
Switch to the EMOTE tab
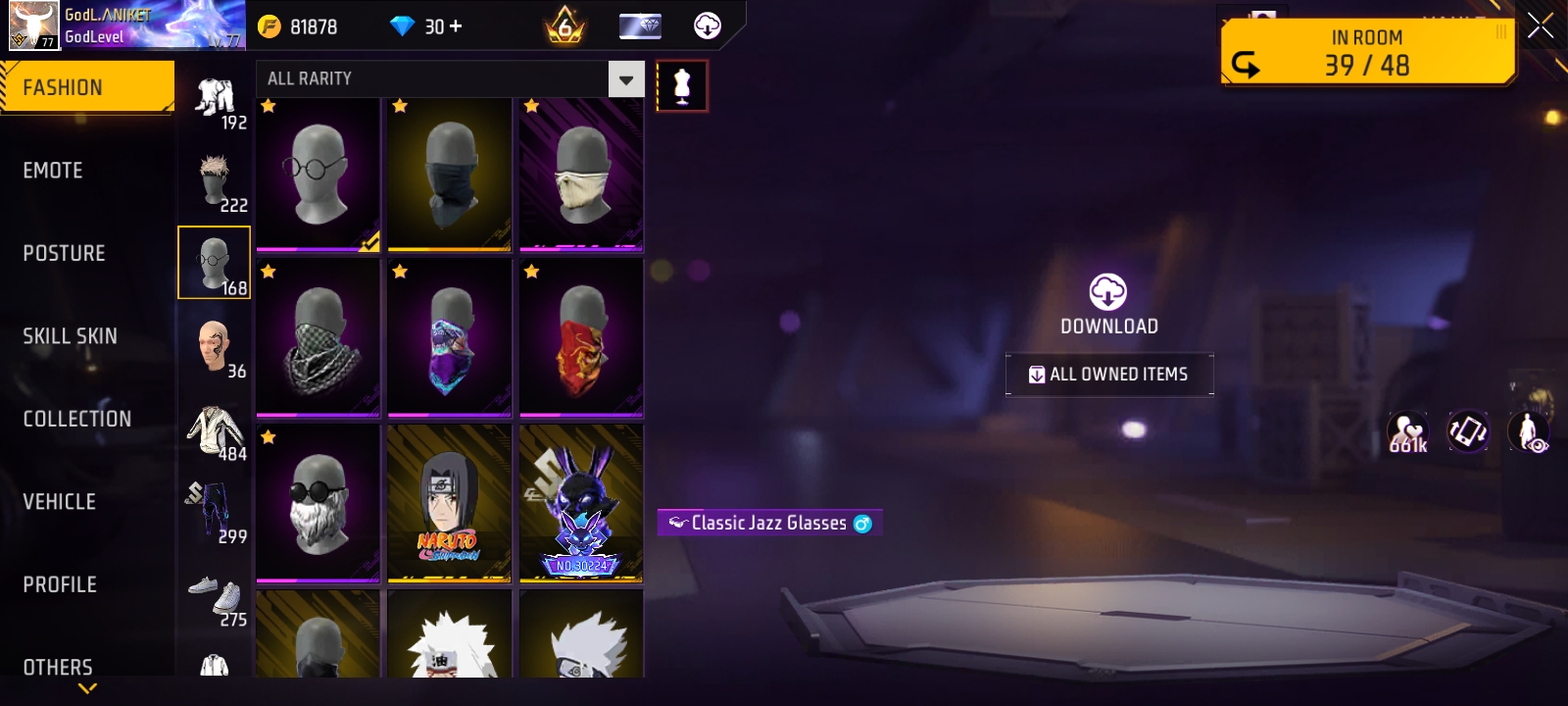click(x=54, y=170)
